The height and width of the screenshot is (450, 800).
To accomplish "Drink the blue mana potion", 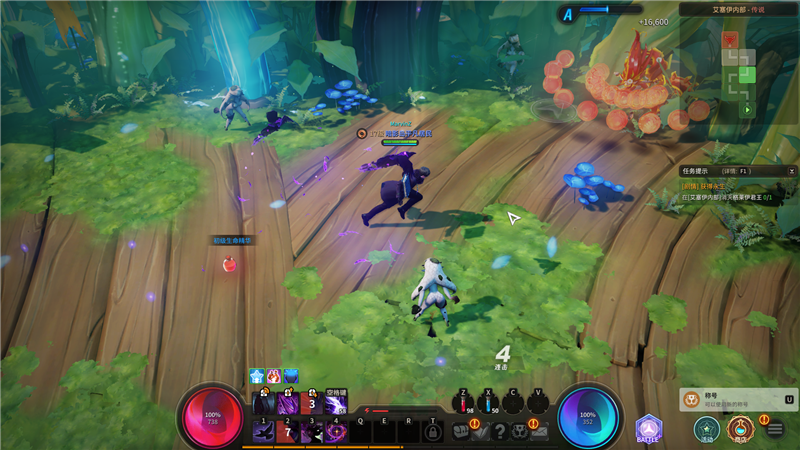I will [488, 404].
